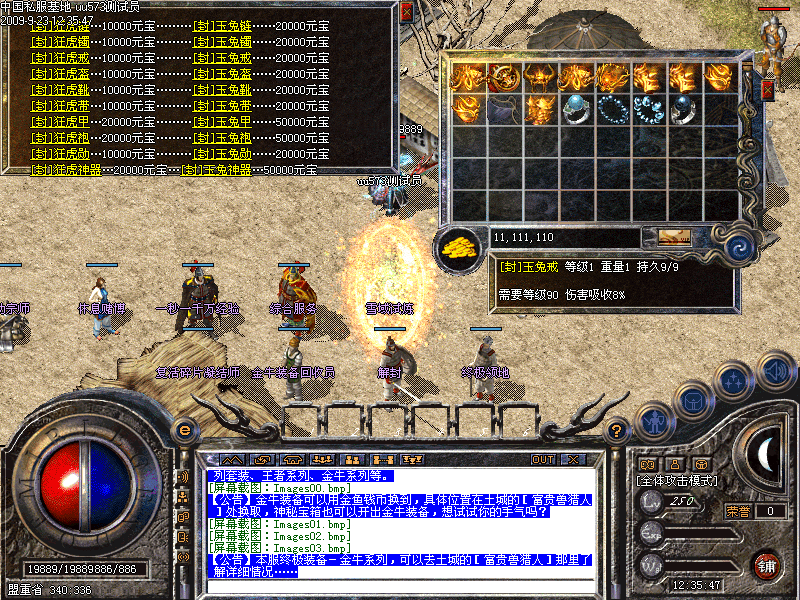Select the blue gem ring in bag

pos(576,108)
